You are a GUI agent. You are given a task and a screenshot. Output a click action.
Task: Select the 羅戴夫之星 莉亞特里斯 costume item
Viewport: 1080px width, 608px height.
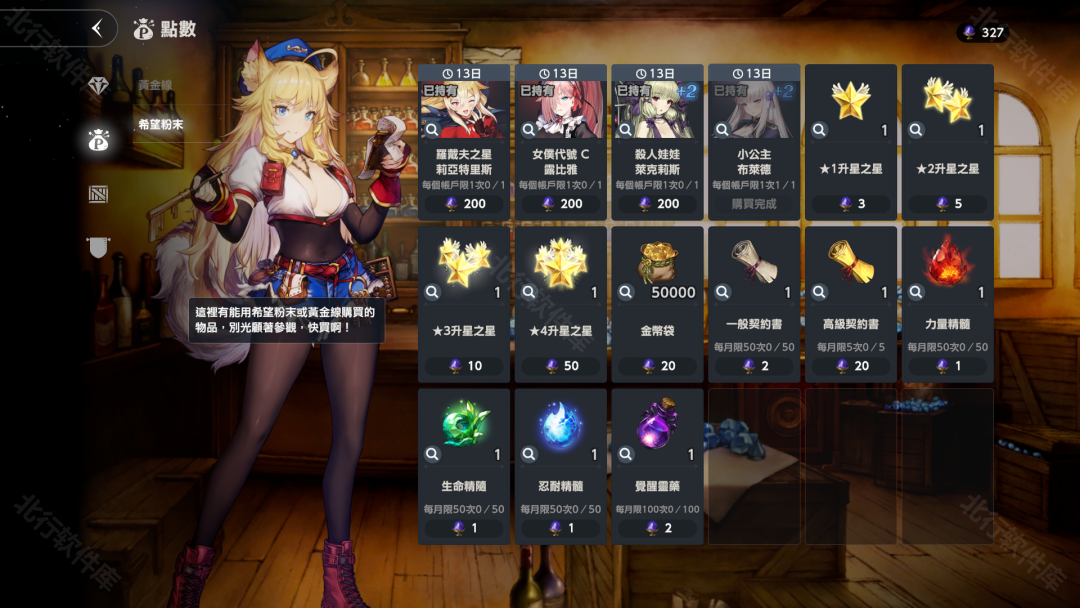[x=464, y=142]
